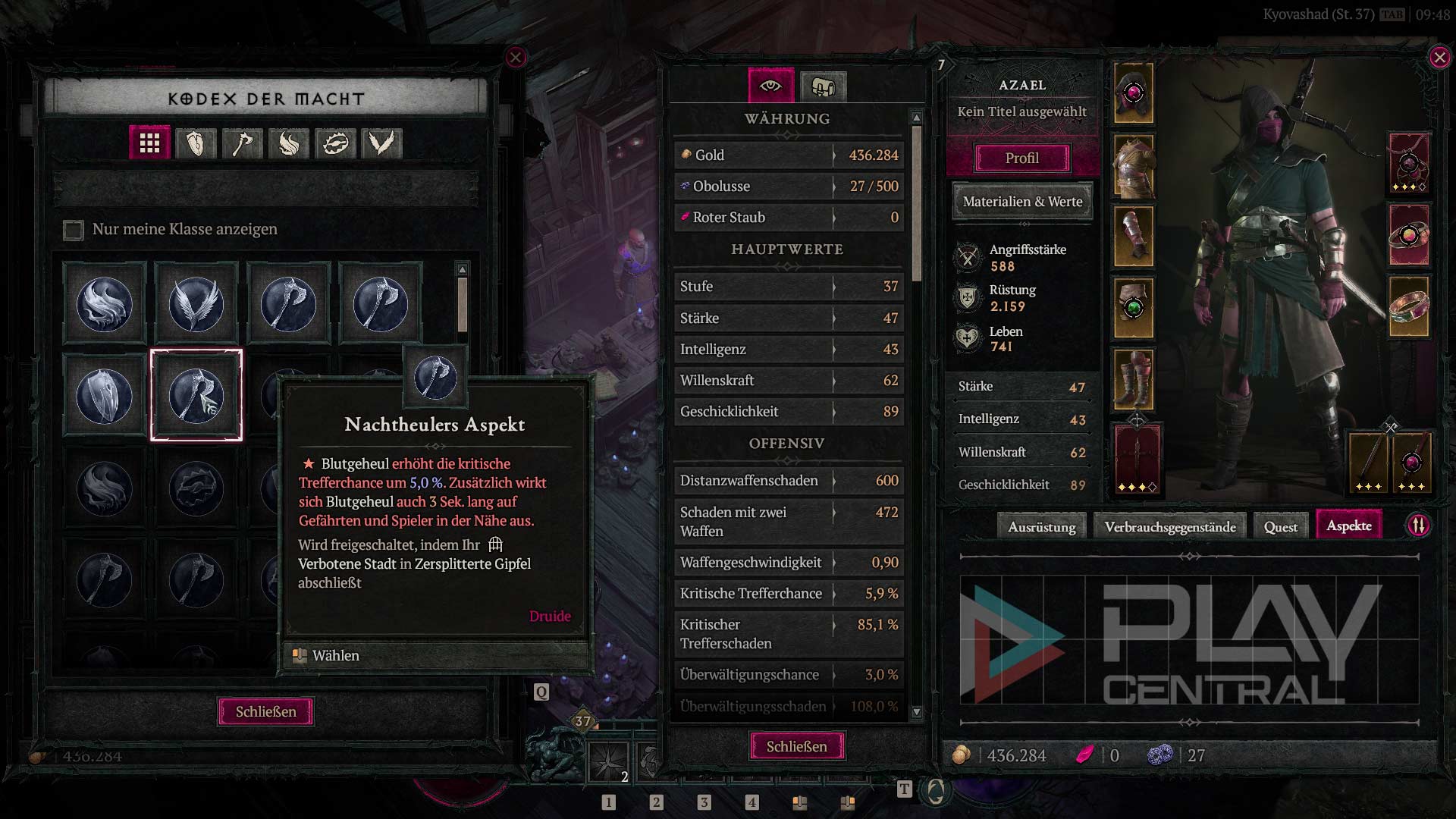The width and height of the screenshot is (1456, 819).
Task: Open the axe offensive aspects tab
Action: [243, 143]
